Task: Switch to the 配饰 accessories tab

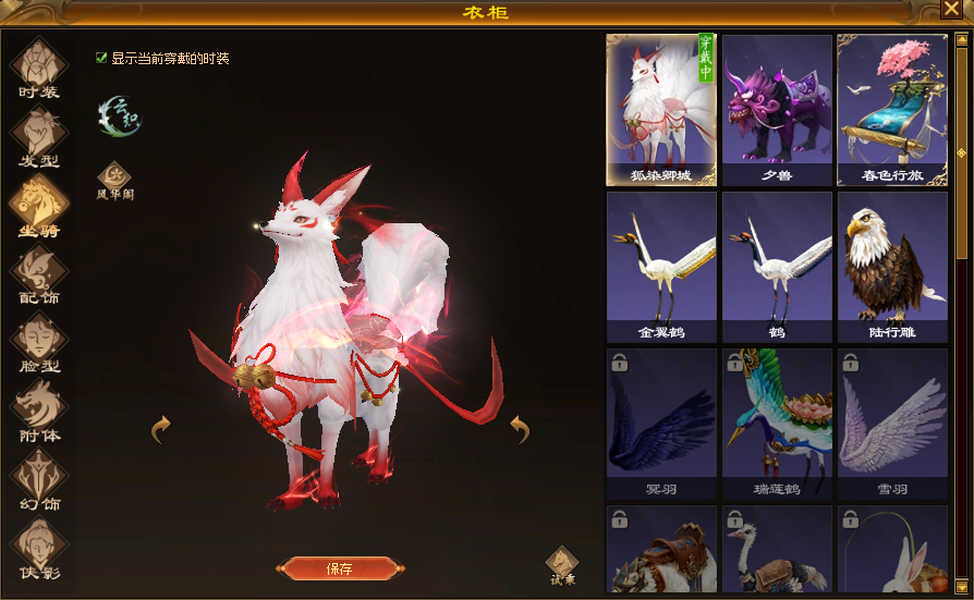Action: pyautogui.click(x=39, y=272)
